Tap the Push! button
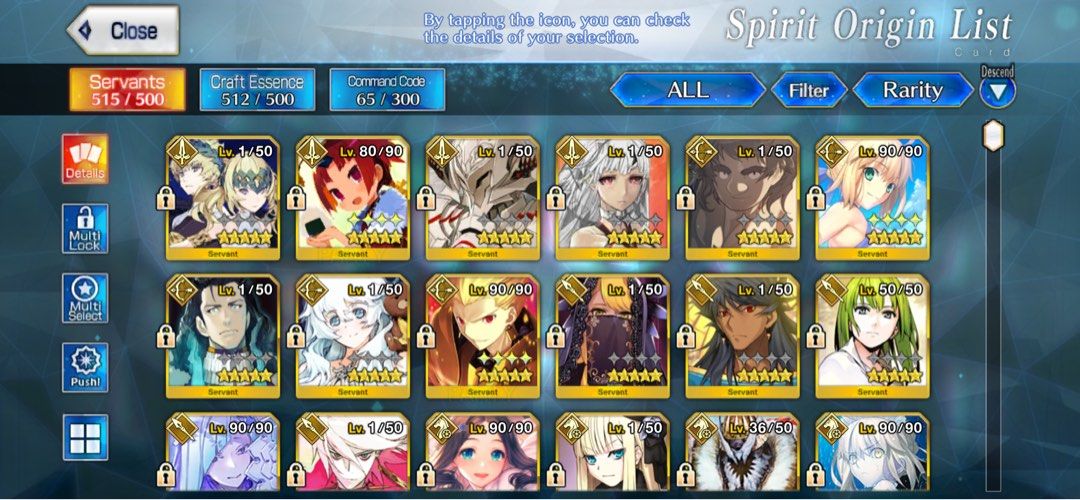Screen dimensions: 1080x500 (x=85, y=368)
